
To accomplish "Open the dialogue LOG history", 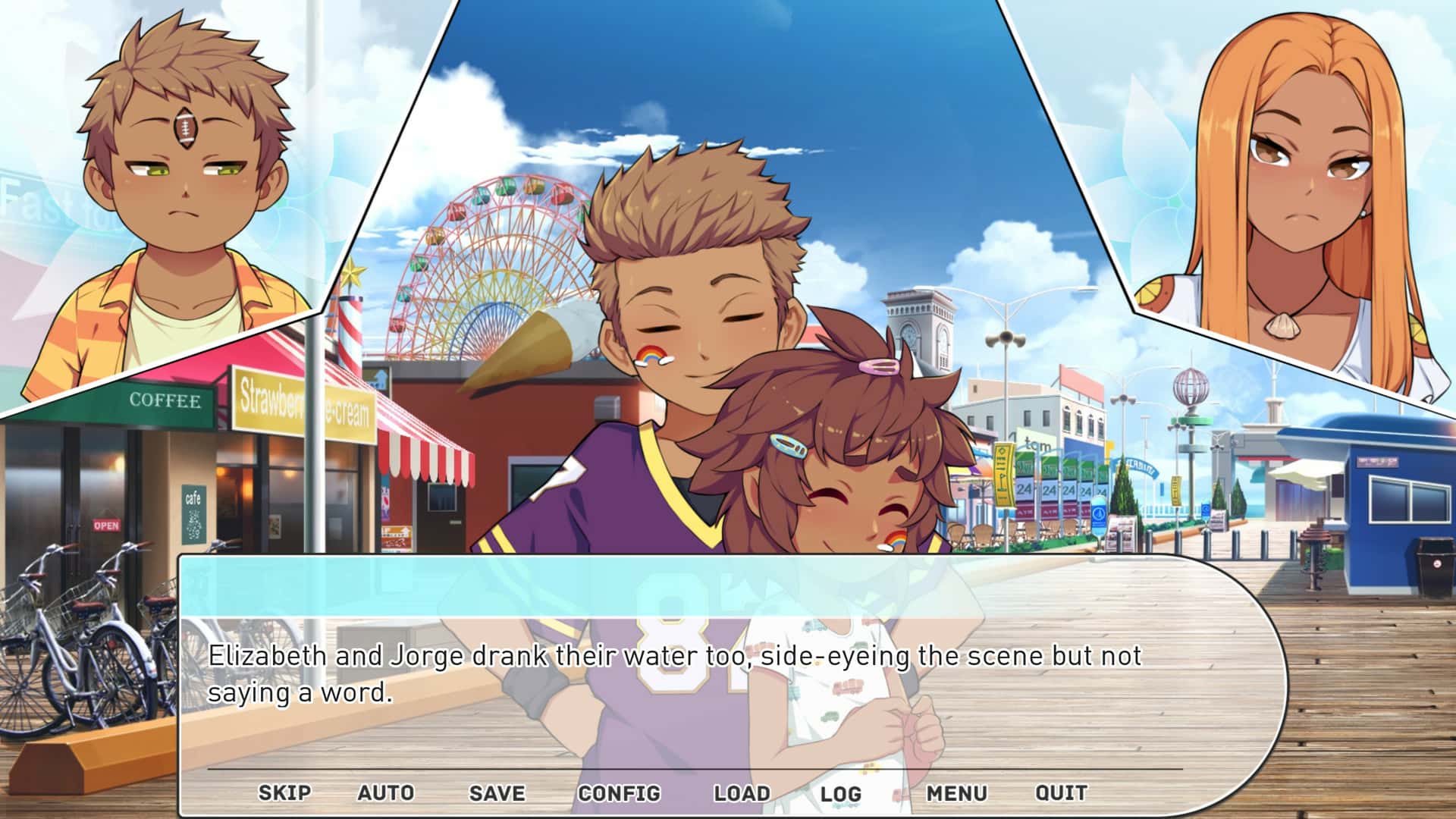I will (840, 792).
